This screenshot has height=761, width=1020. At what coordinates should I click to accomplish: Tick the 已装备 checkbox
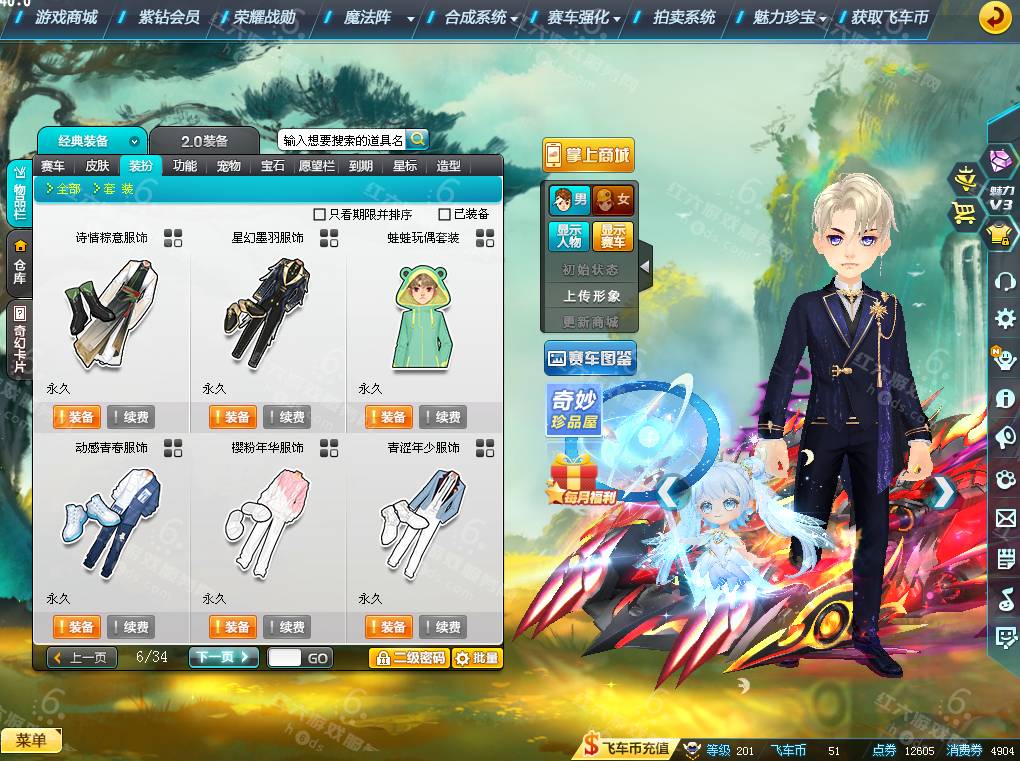(445, 214)
